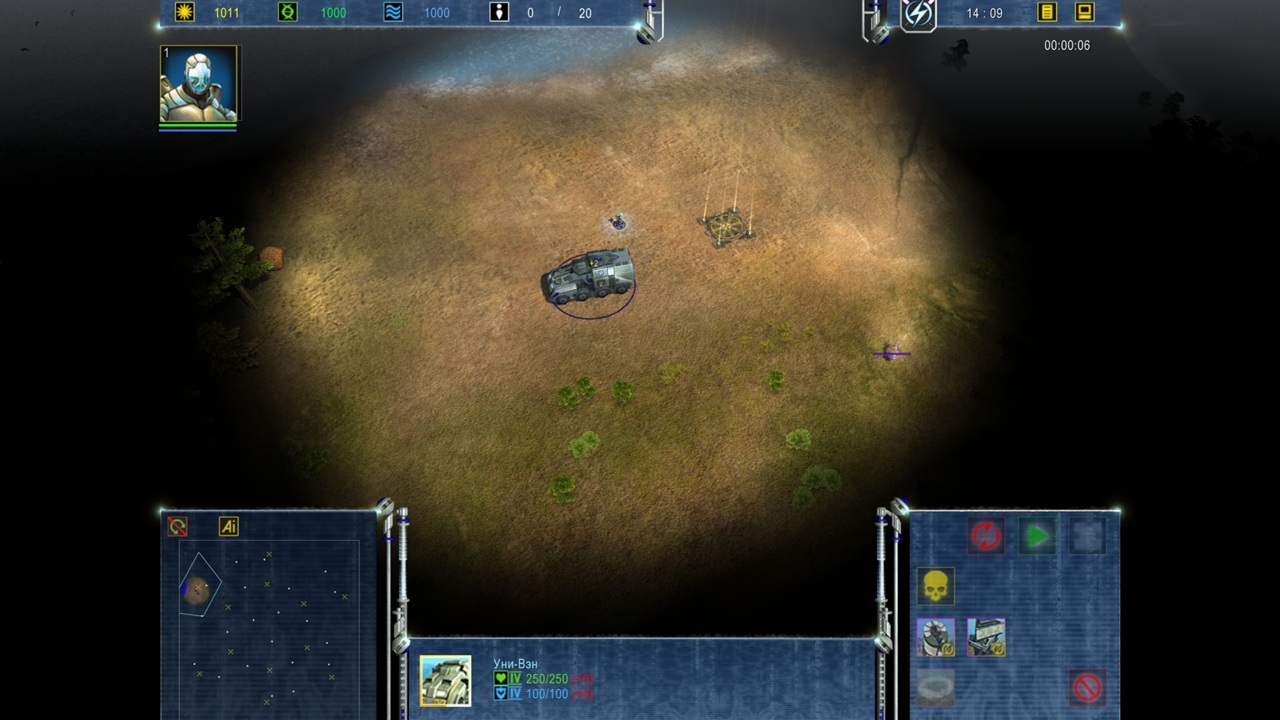Image resolution: width=1280 pixels, height=720 pixels.
Task: Toggle the AI button above the minimap
Action: [x=229, y=527]
